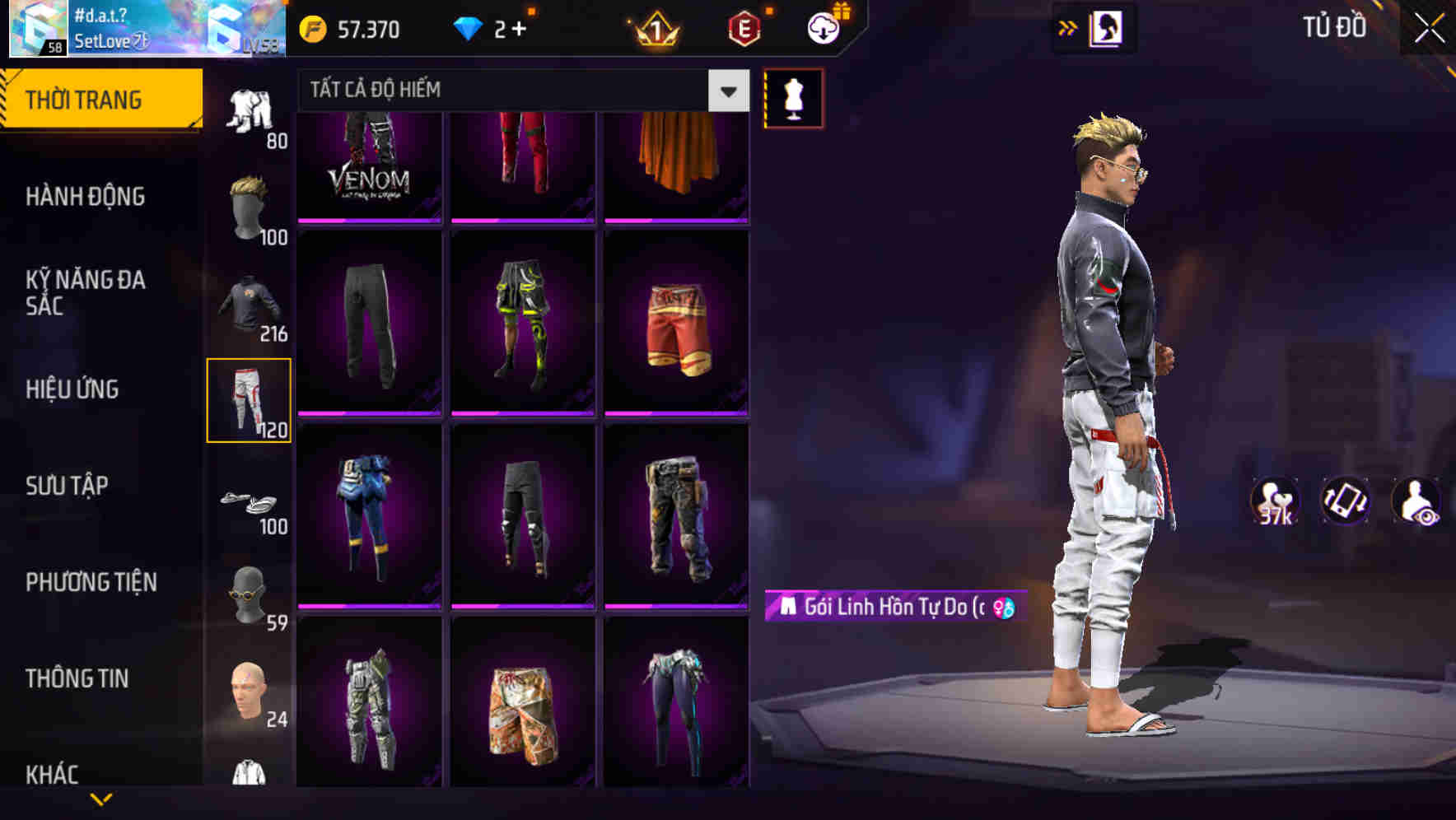Select the blonde hairstyle category showing 100
This screenshot has width=1456, height=820.
[x=250, y=206]
